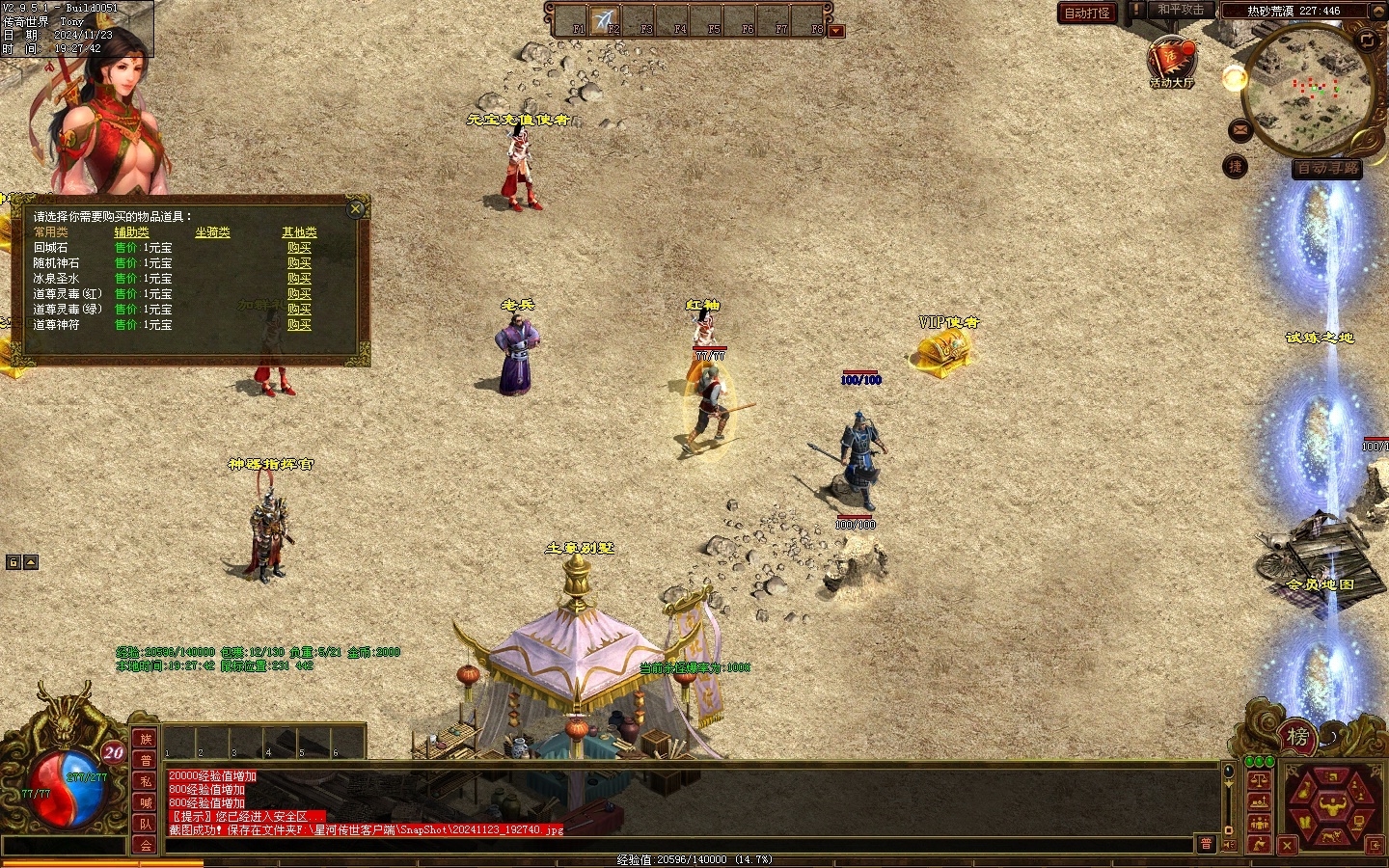Click the chat input field
The image size is (1389, 868).
(x=675, y=845)
